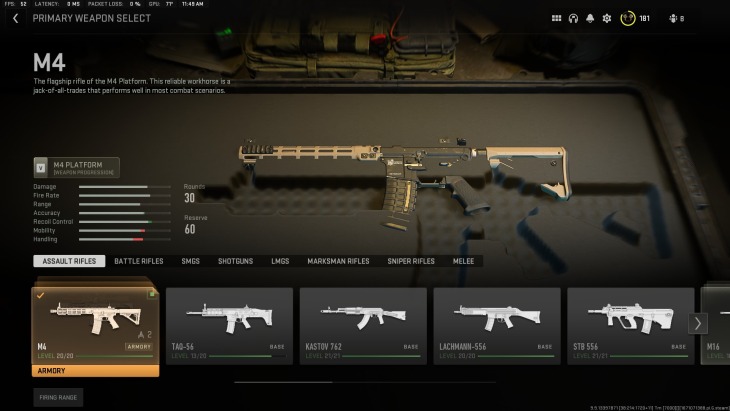The width and height of the screenshot is (730, 411).
Task: Switch to the Battle Rifles tab
Action: 138,261
